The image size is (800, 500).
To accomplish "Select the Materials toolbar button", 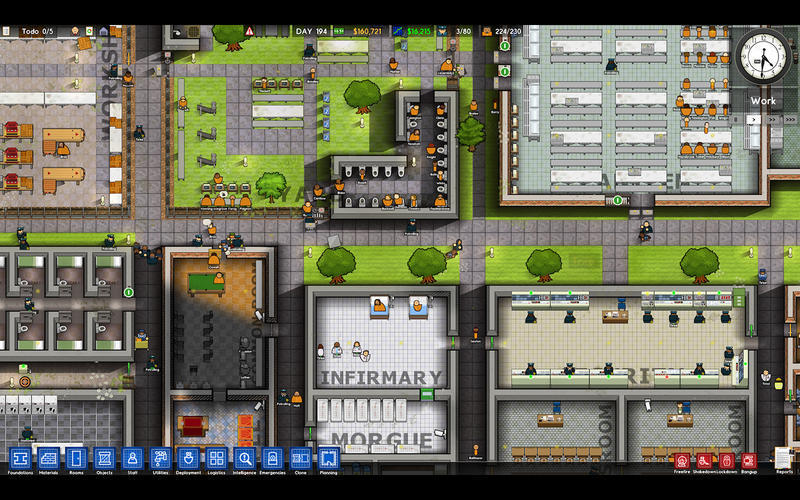I will [x=48, y=458].
